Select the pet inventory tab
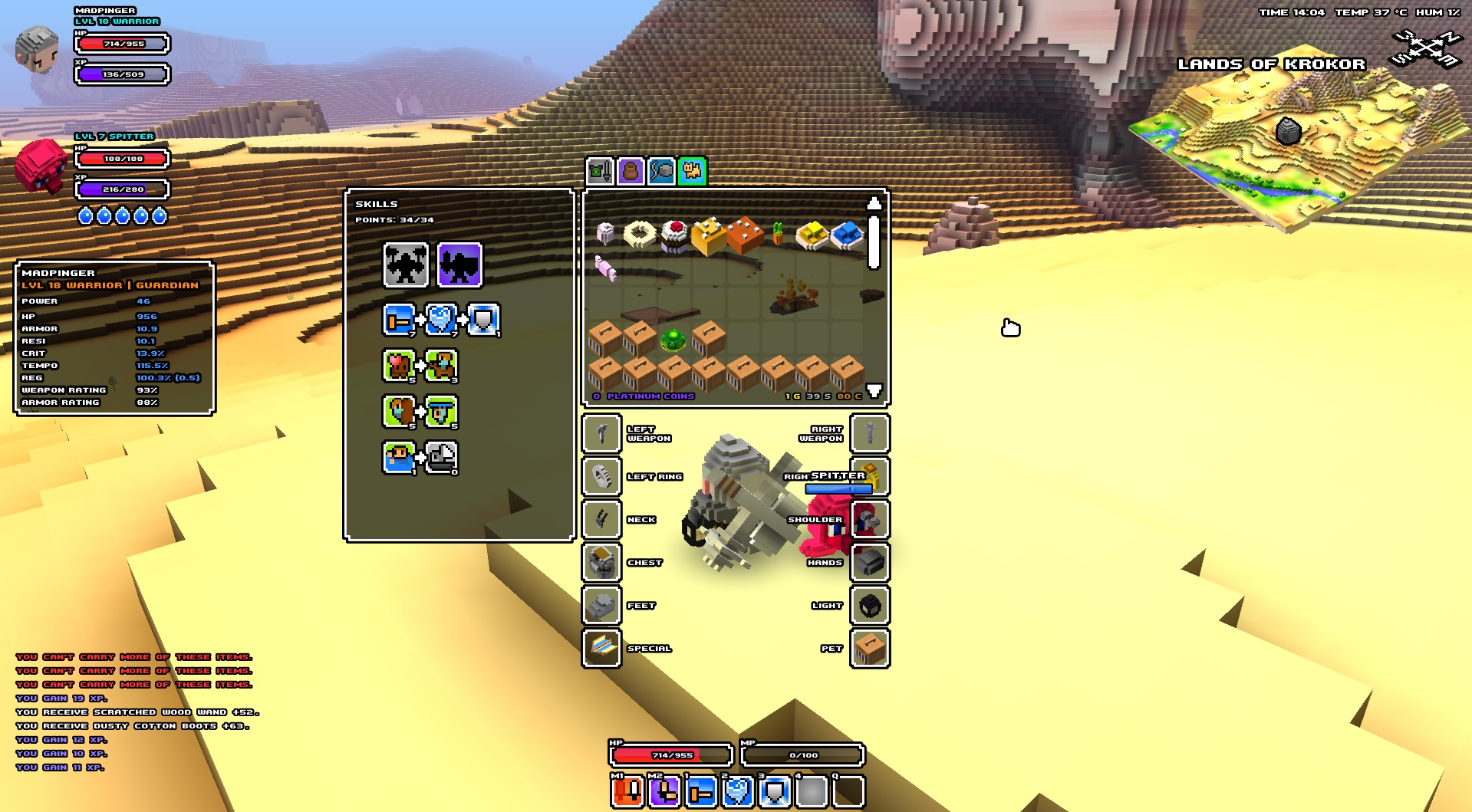This screenshot has width=1472, height=812. pyautogui.click(x=692, y=171)
